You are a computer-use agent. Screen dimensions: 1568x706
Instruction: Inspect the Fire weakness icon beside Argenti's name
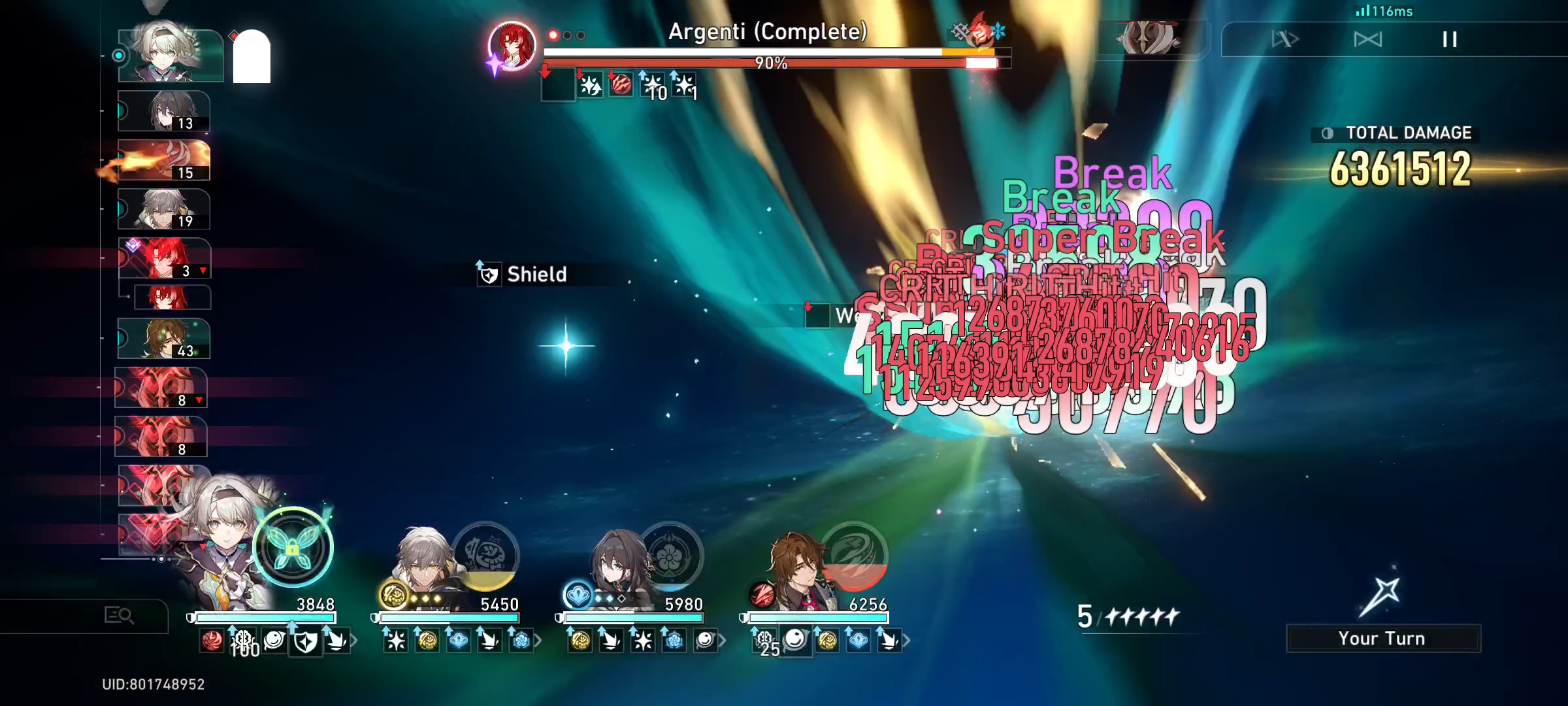point(979,31)
